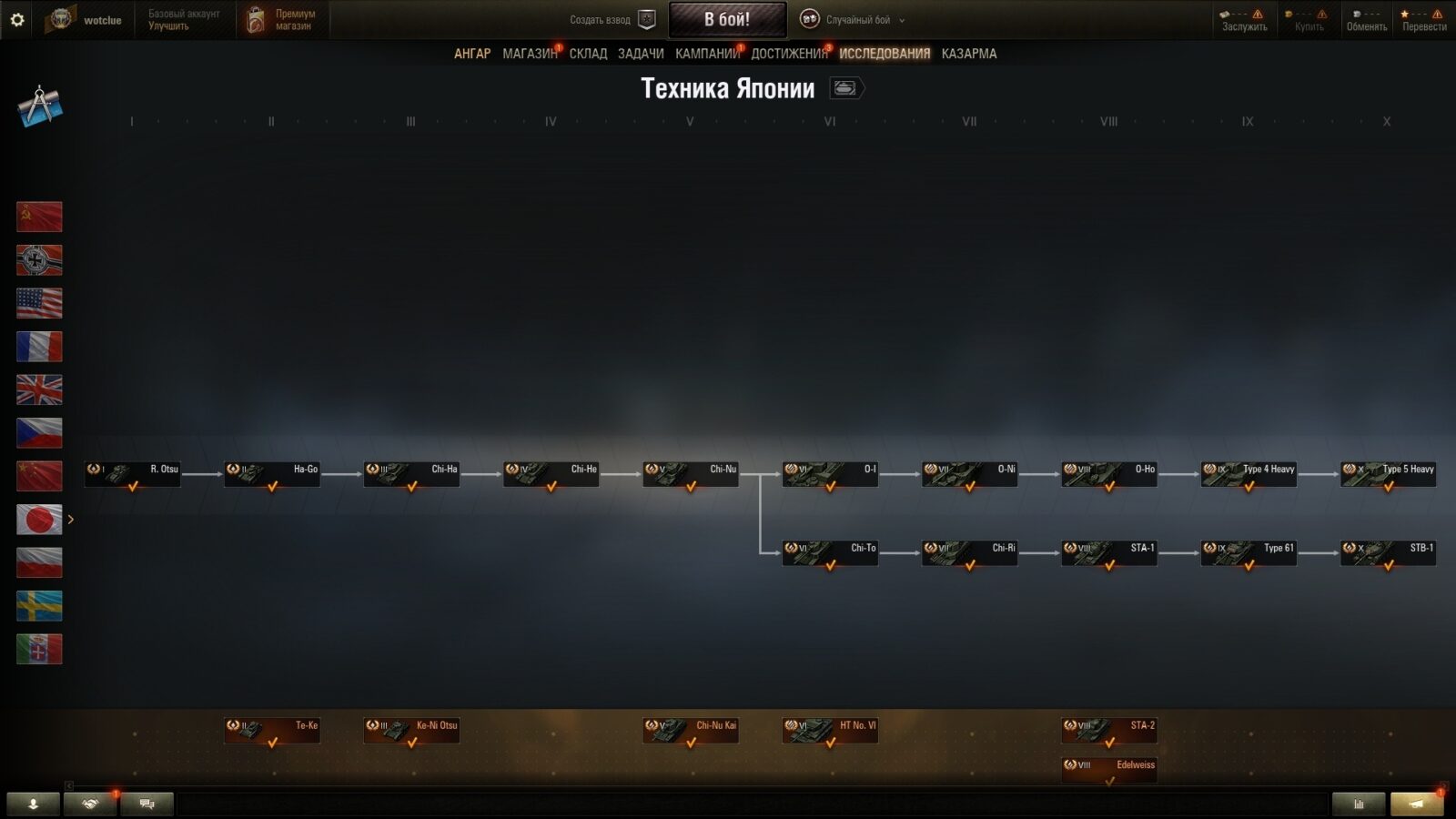Screen dimensions: 1456x819
Task: Pick the Chi-Nu Kai premium tank
Action: 691,730
